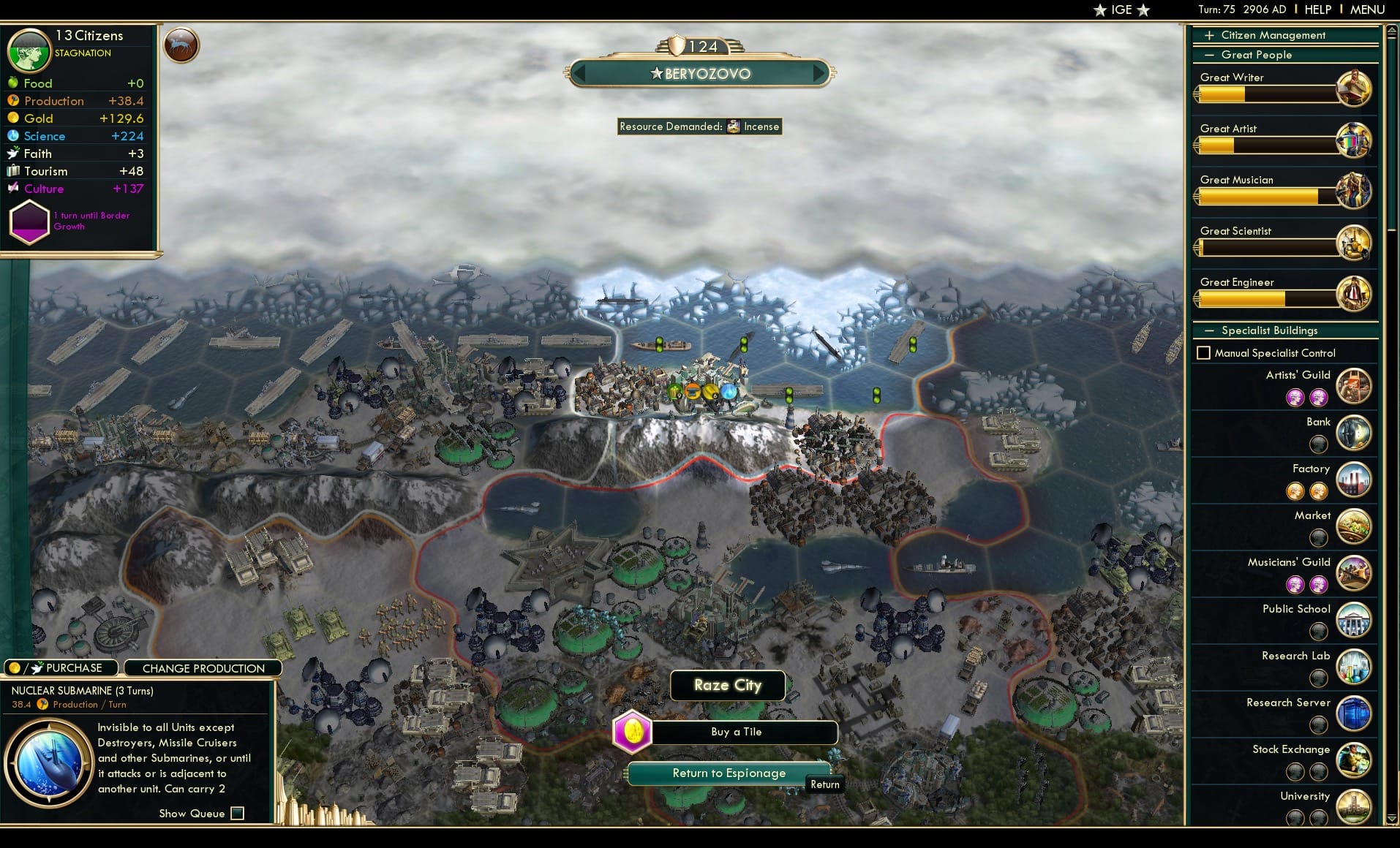Collapse the Great People section

(x=1210, y=55)
